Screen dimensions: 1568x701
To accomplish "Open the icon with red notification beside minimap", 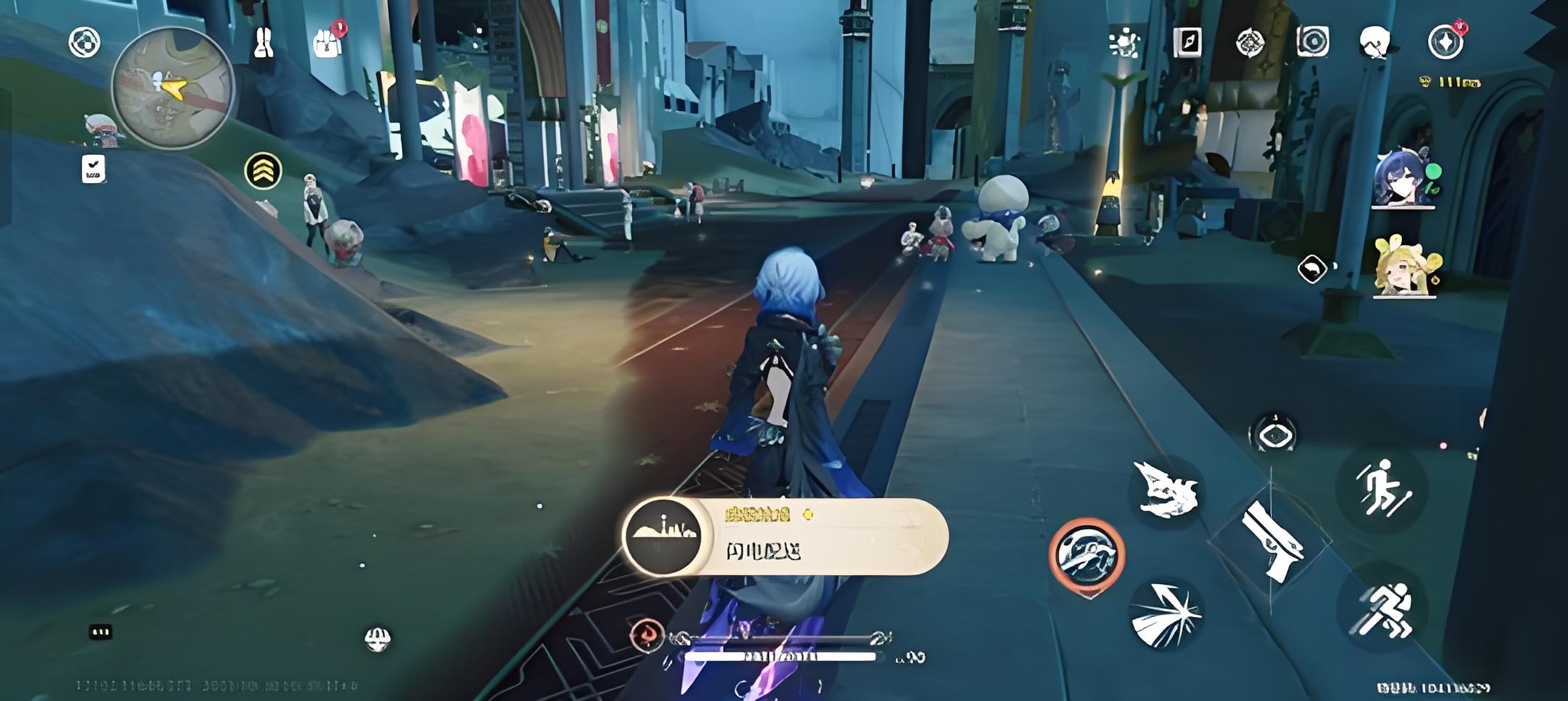I will click(328, 42).
